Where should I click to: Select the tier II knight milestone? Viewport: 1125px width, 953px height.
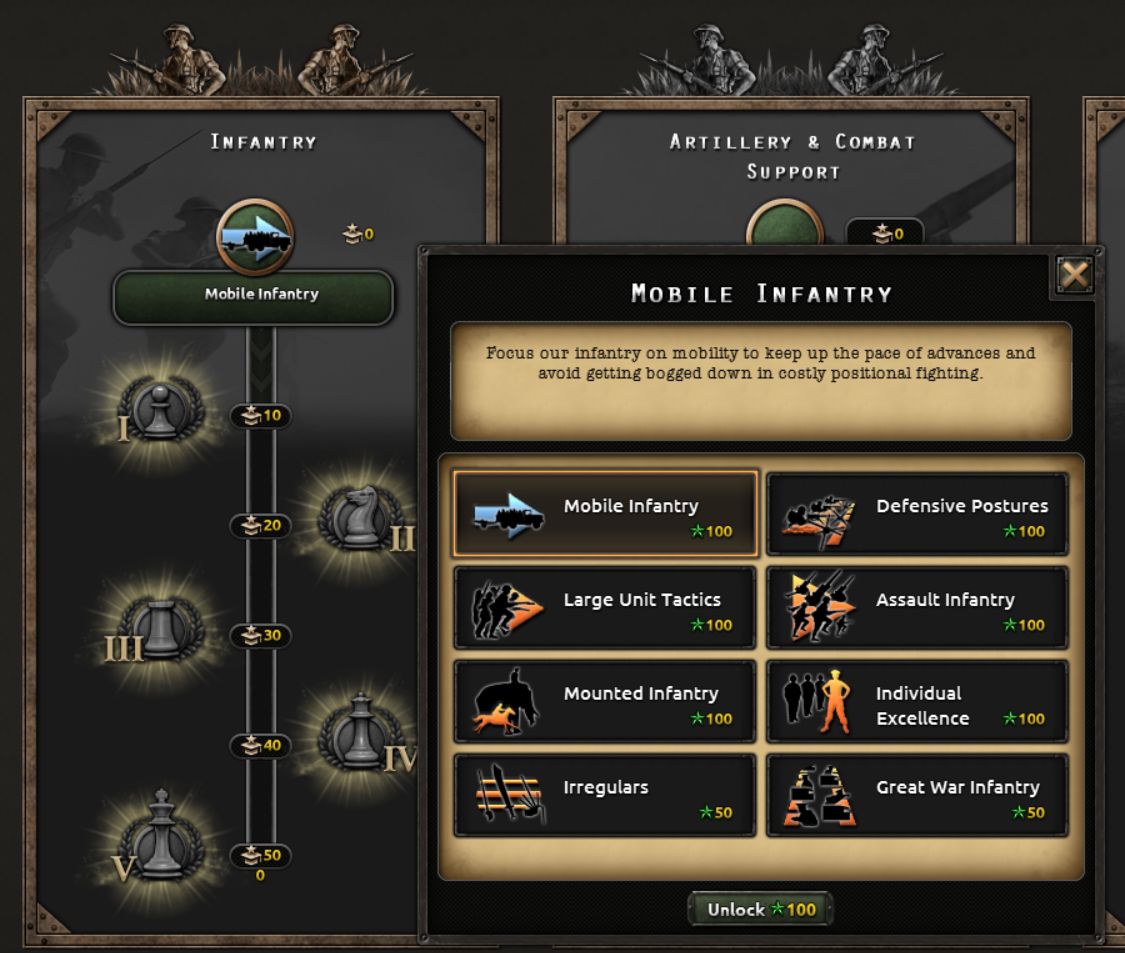pos(360,518)
